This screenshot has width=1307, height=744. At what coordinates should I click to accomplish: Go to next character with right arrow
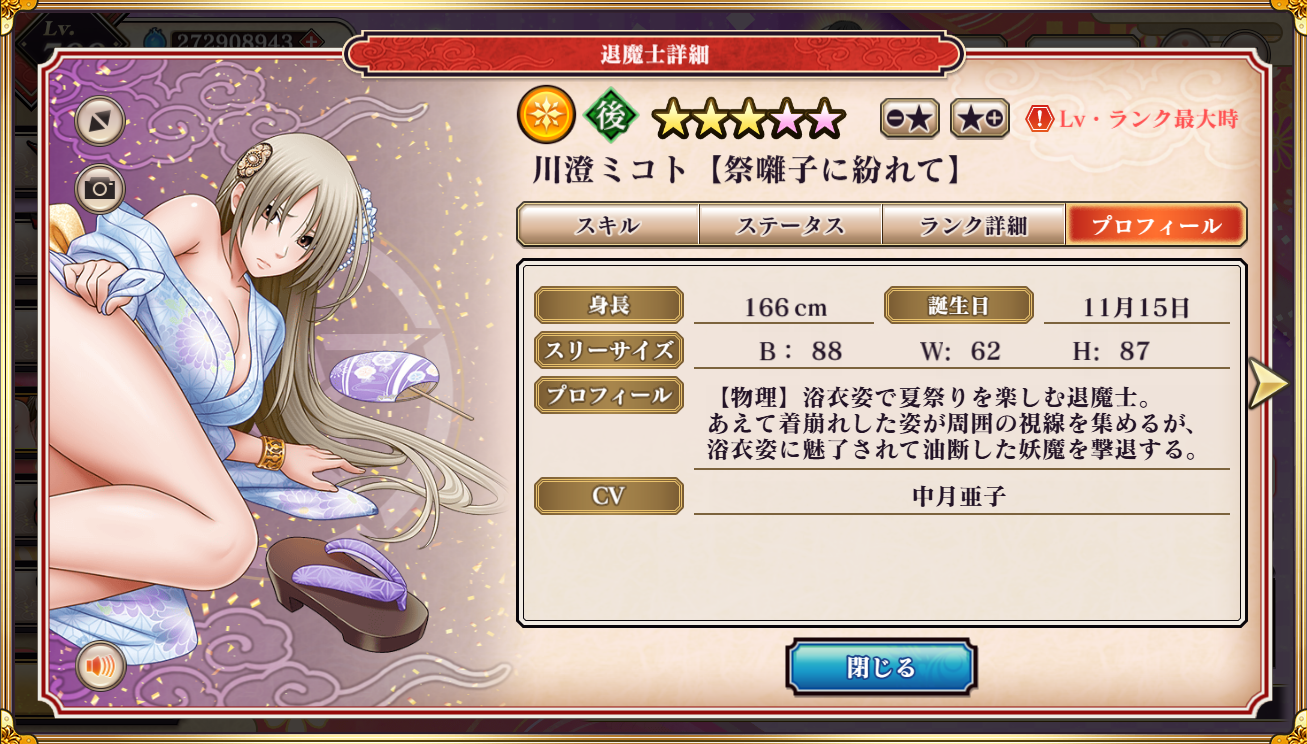point(1268,383)
